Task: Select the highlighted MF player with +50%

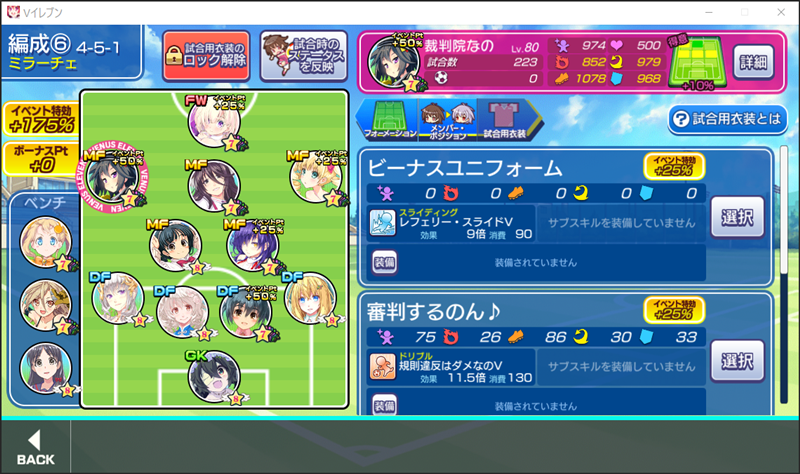Action: (x=112, y=178)
